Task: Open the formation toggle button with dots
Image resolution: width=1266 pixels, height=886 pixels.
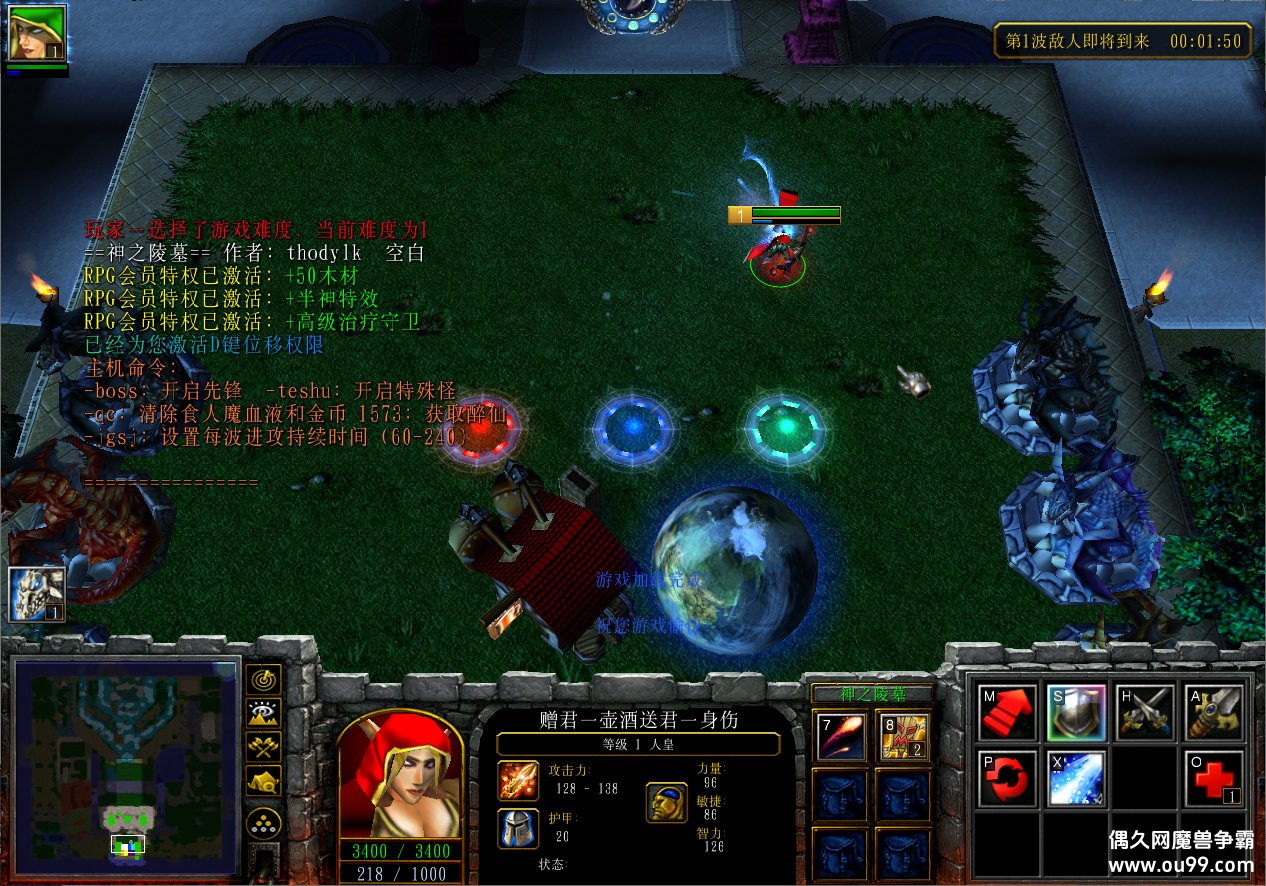Action: (264, 823)
